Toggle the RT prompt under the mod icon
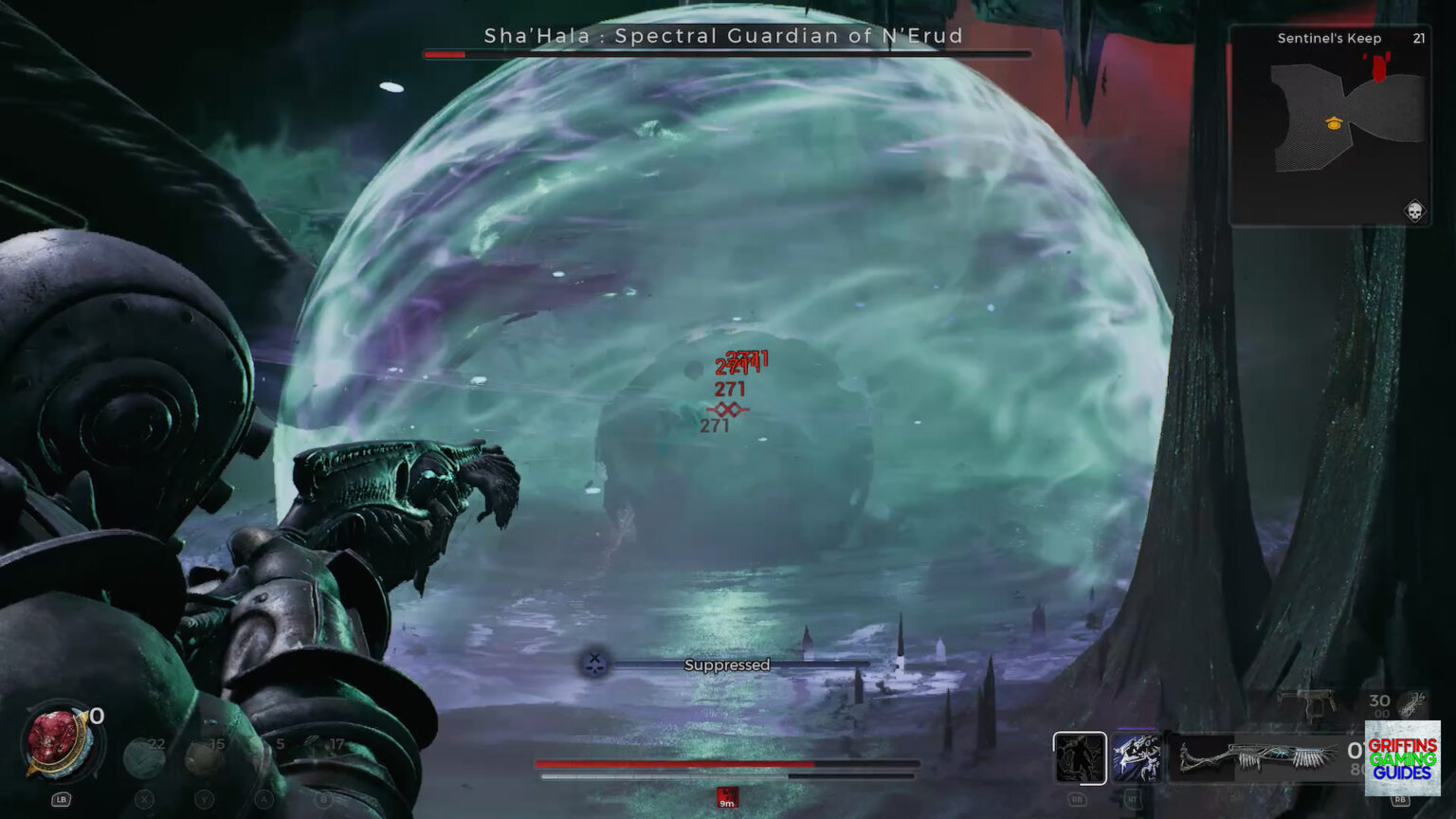The width and height of the screenshot is (1456, 819). [x=1133, y=800]
